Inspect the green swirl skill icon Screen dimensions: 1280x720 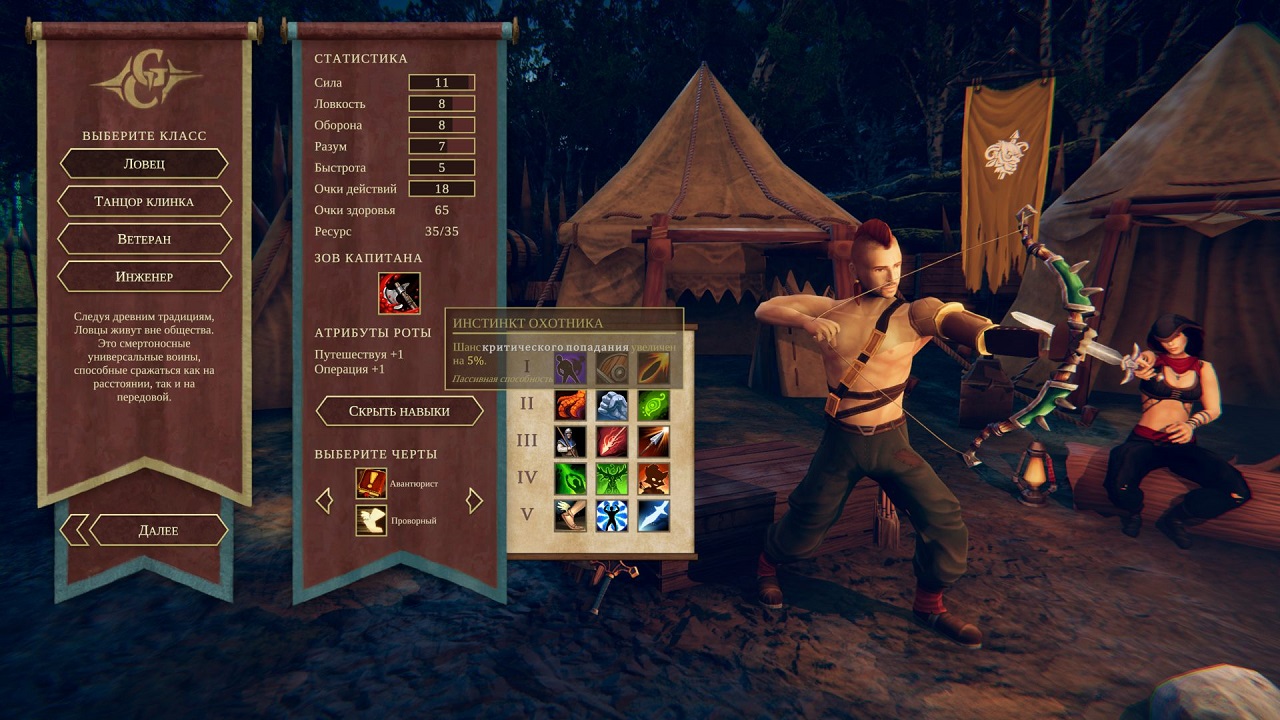[x=653, y=405]
